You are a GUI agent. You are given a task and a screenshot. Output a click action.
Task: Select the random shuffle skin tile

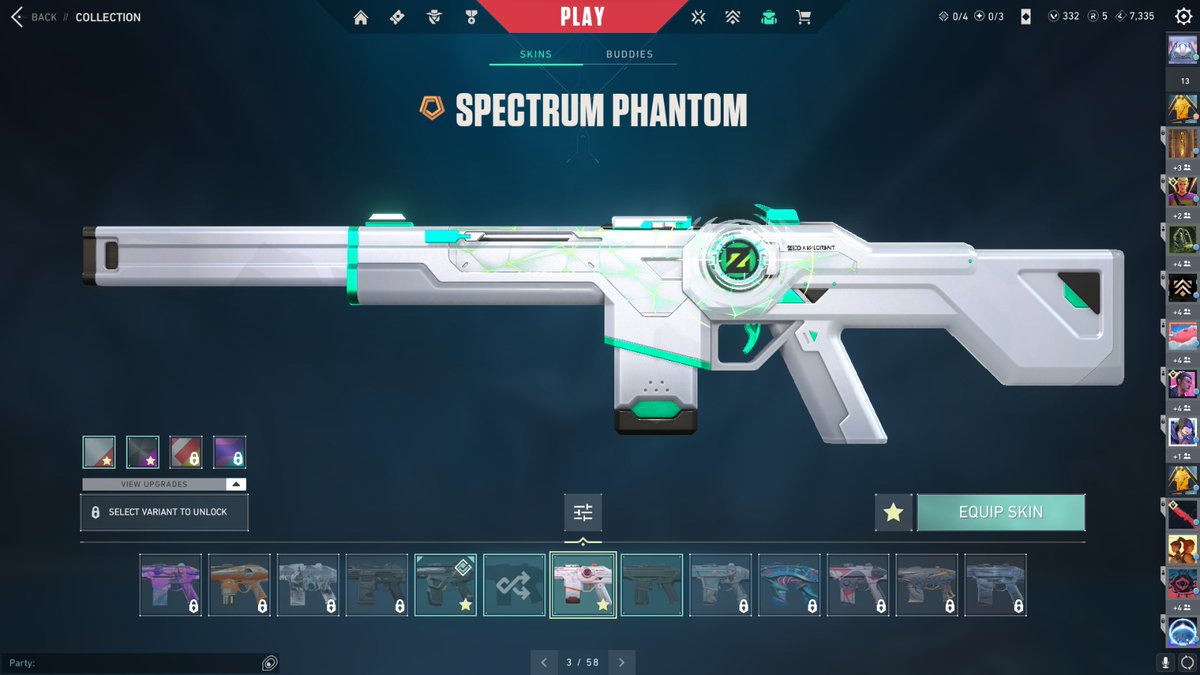(514, 585)
